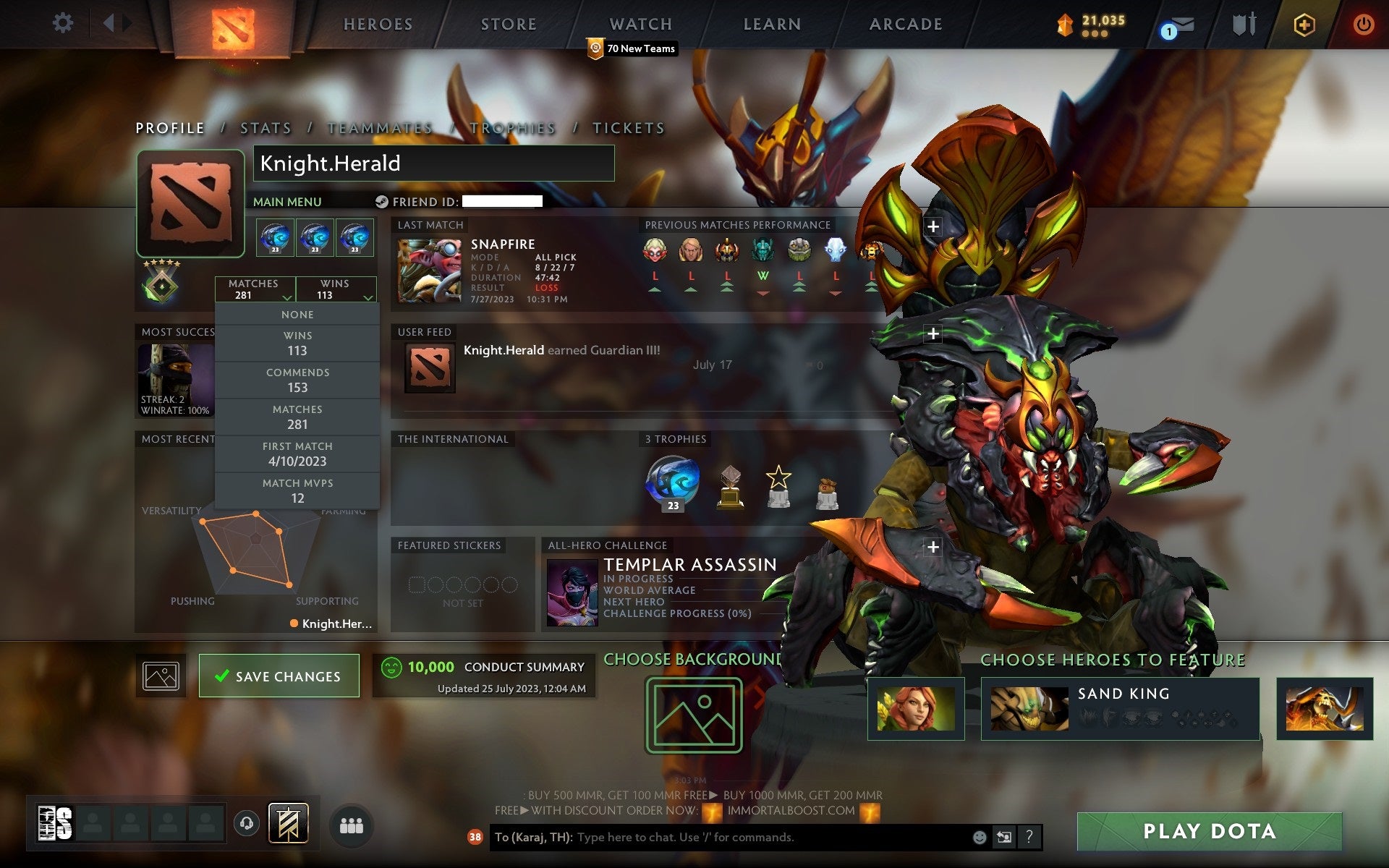Open the TROPHIES tab
Viewport: 1389px width, 868px height.
512,127
